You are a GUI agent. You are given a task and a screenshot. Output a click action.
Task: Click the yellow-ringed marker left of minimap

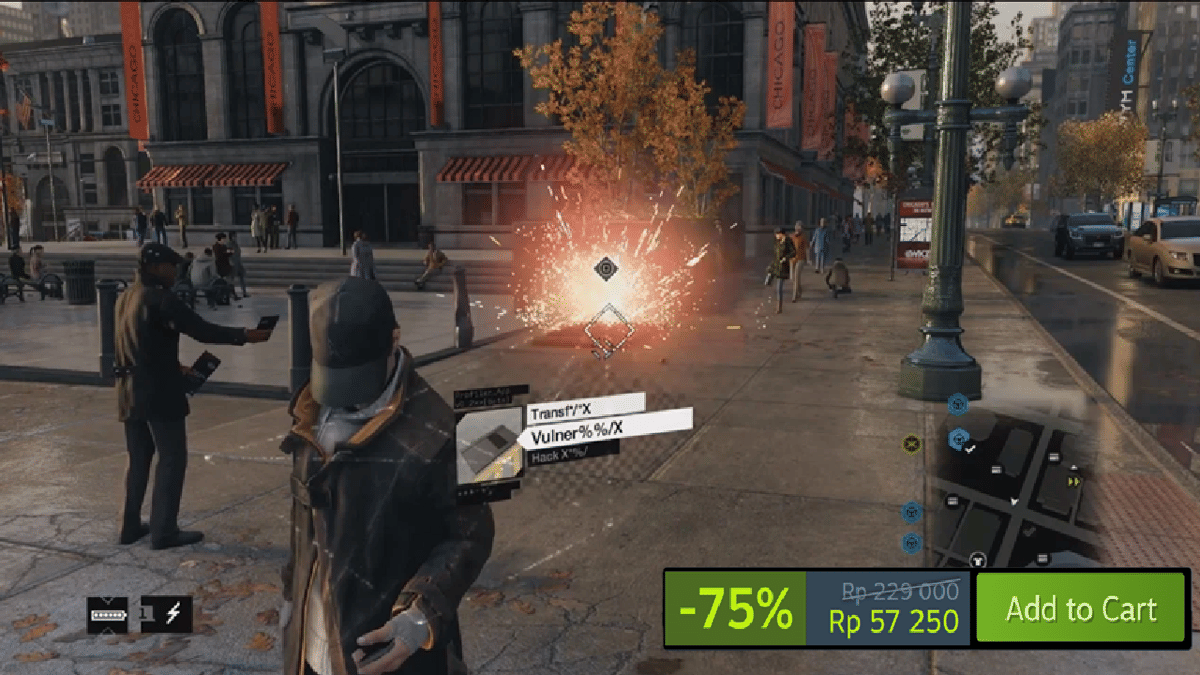click(x=911, y=443)
